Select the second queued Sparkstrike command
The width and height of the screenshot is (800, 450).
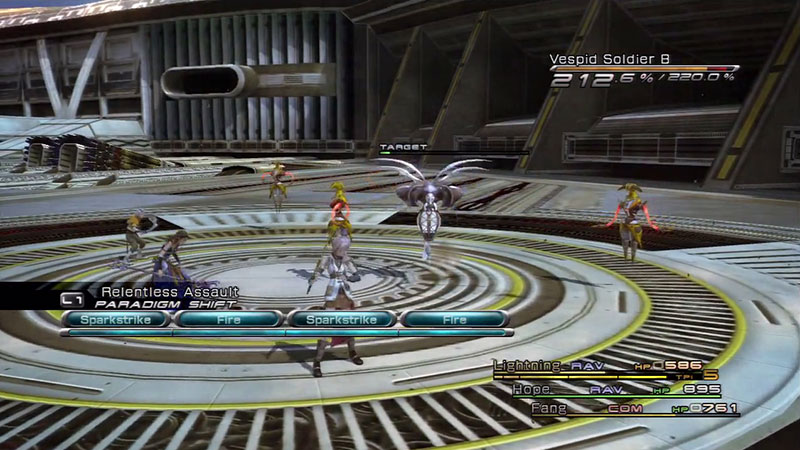[342, 320]
